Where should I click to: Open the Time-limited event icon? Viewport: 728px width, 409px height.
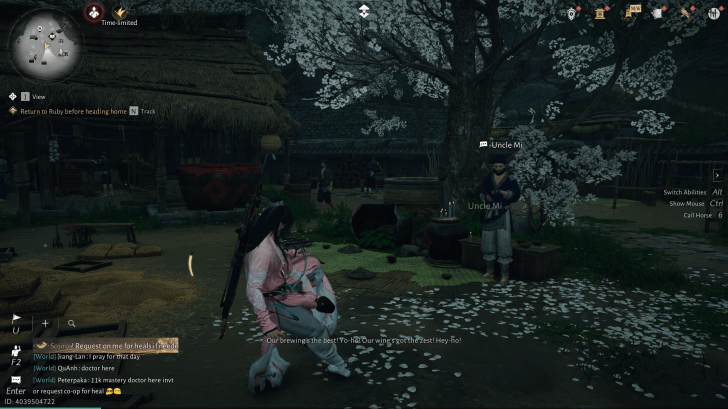[120, 12]
